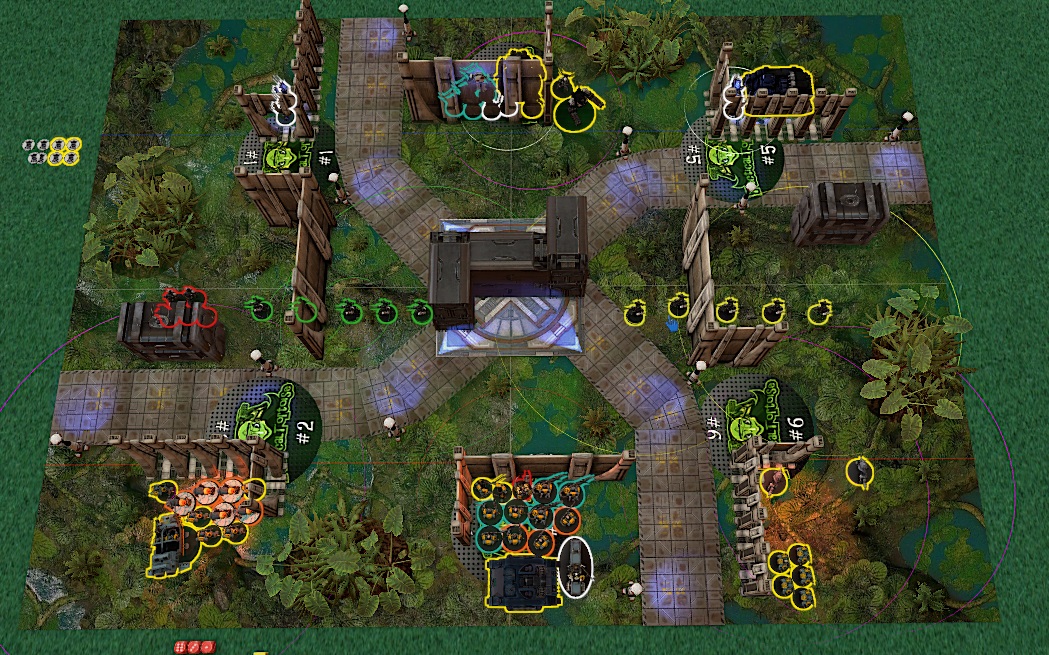Select the red-outlined unit on the bunker

pos(184,307)
